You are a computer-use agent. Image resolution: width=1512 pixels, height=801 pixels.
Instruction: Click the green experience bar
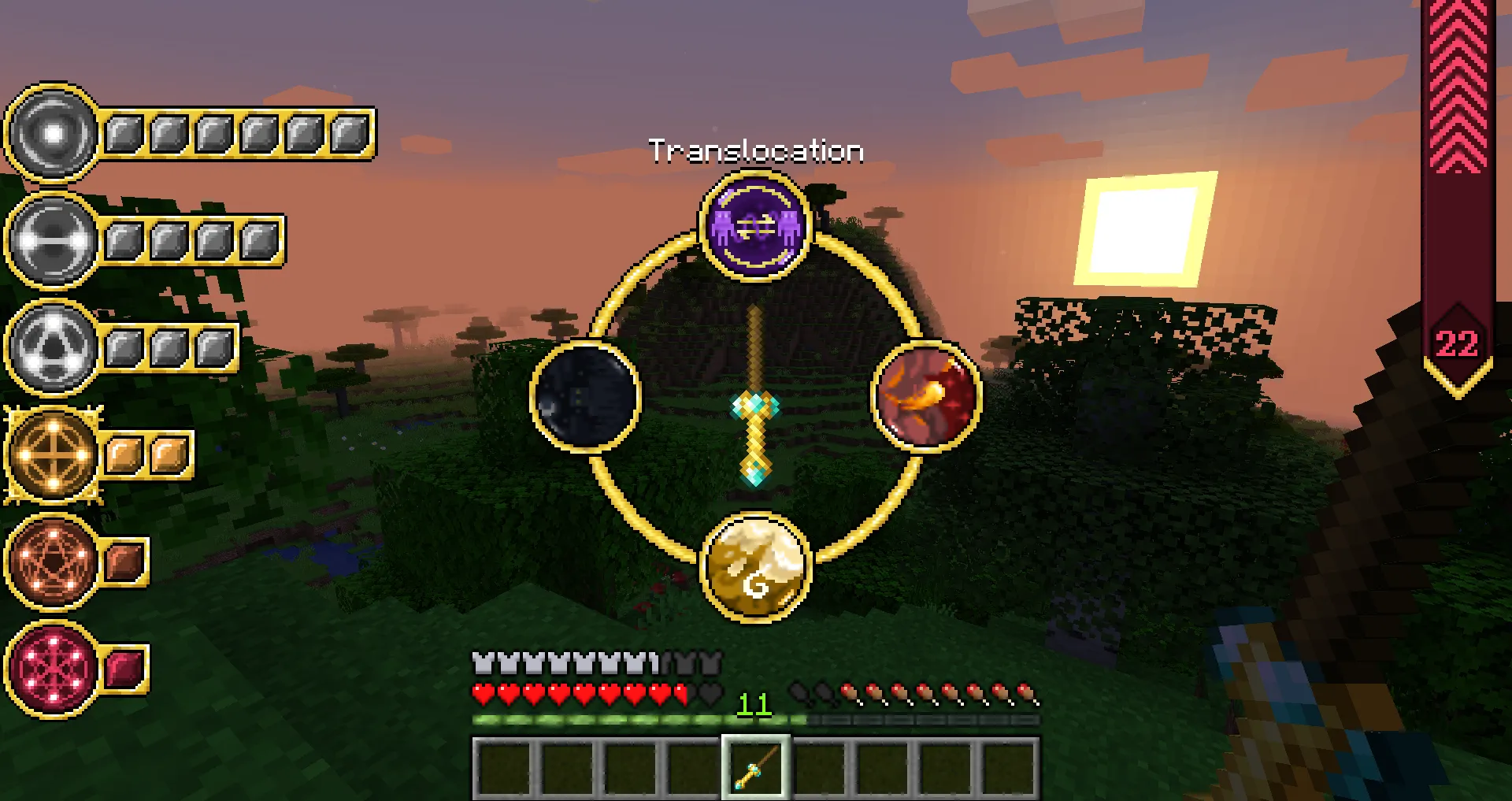630,719
